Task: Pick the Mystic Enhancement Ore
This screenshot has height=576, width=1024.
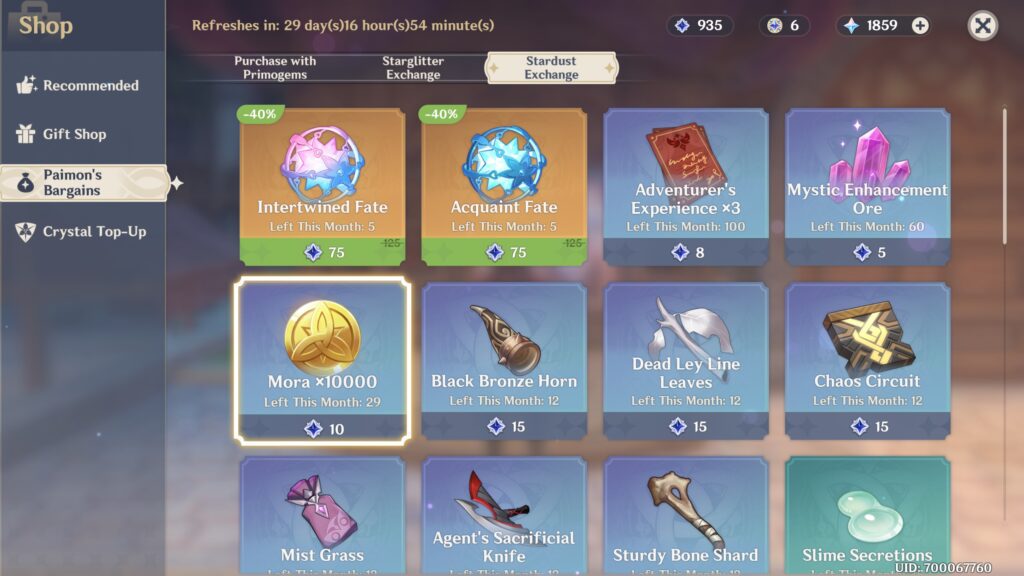Action: tap(867, 185)
